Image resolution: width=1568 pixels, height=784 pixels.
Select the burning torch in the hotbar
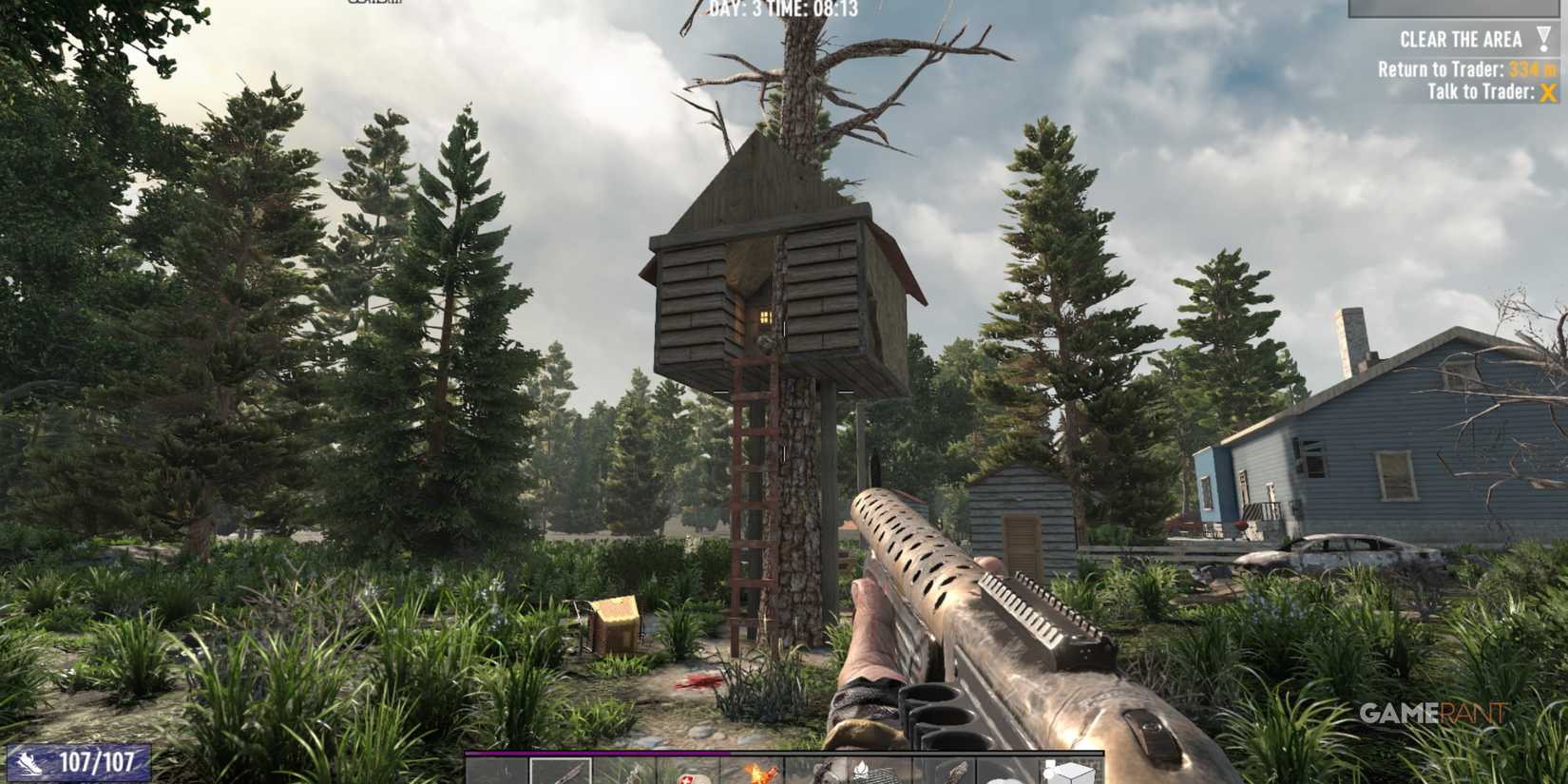tap(752, 770)
